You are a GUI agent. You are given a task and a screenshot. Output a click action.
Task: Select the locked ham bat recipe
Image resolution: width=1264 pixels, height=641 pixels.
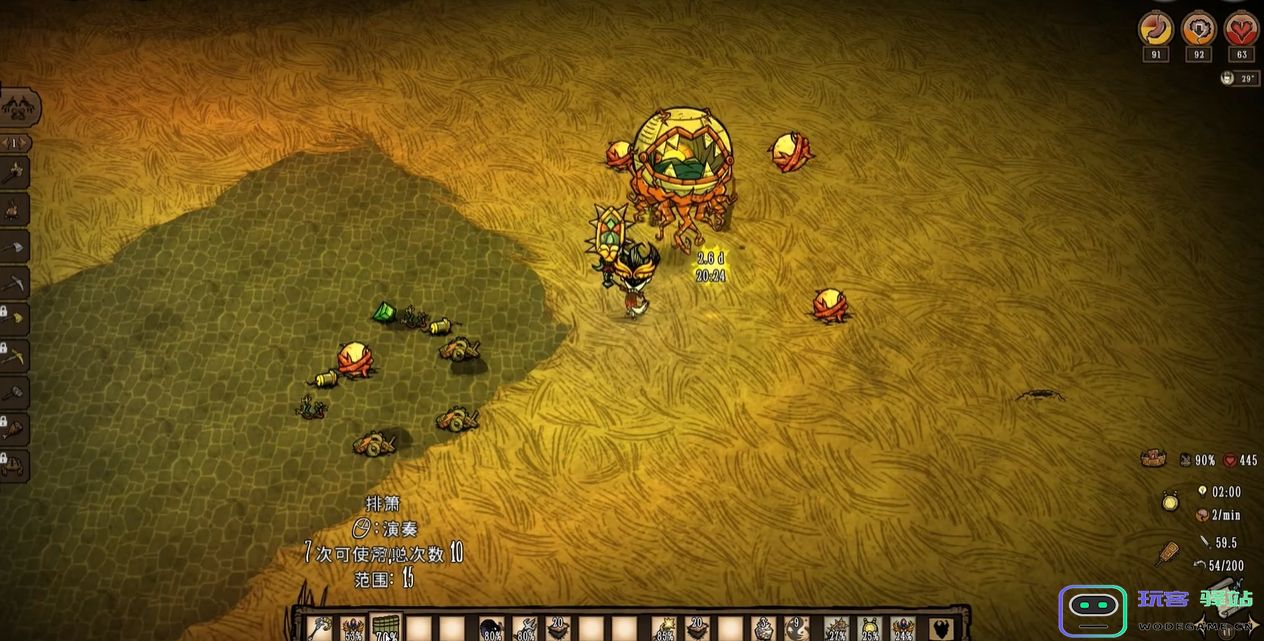tap(14, 429)
